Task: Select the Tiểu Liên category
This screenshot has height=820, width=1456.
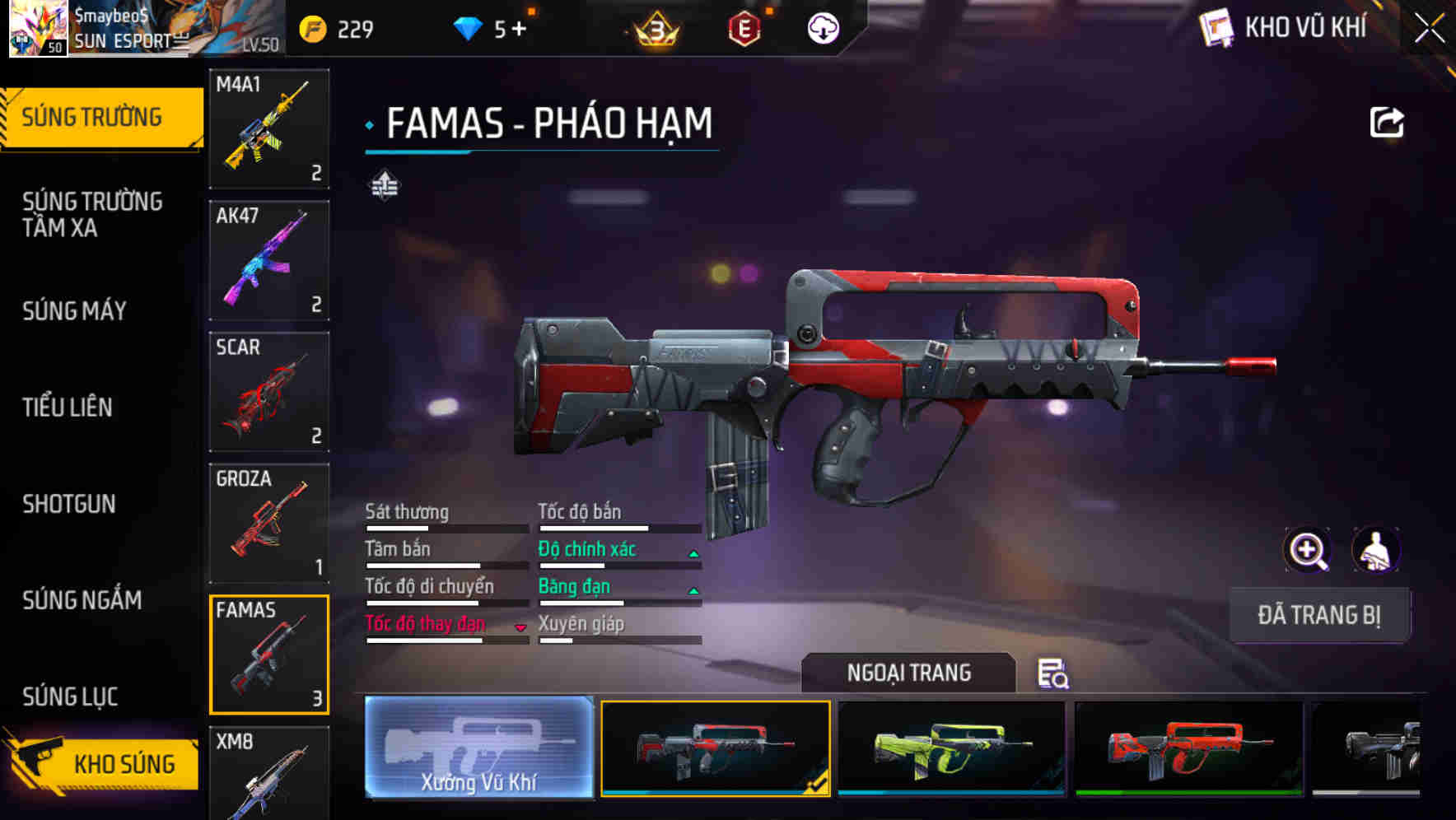Action: point(68,407)
